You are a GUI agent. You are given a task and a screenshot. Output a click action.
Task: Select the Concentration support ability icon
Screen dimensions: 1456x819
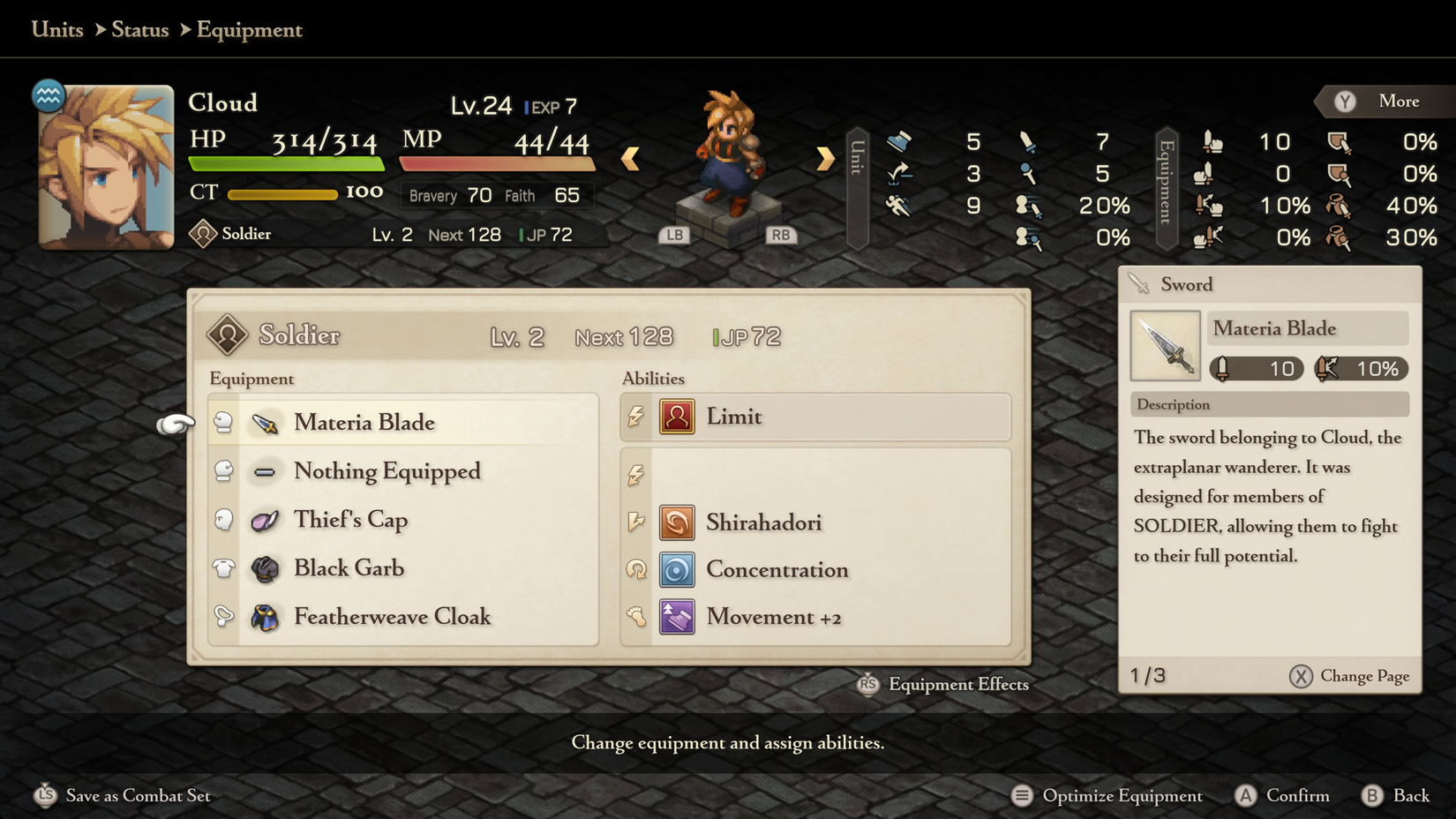677,570
